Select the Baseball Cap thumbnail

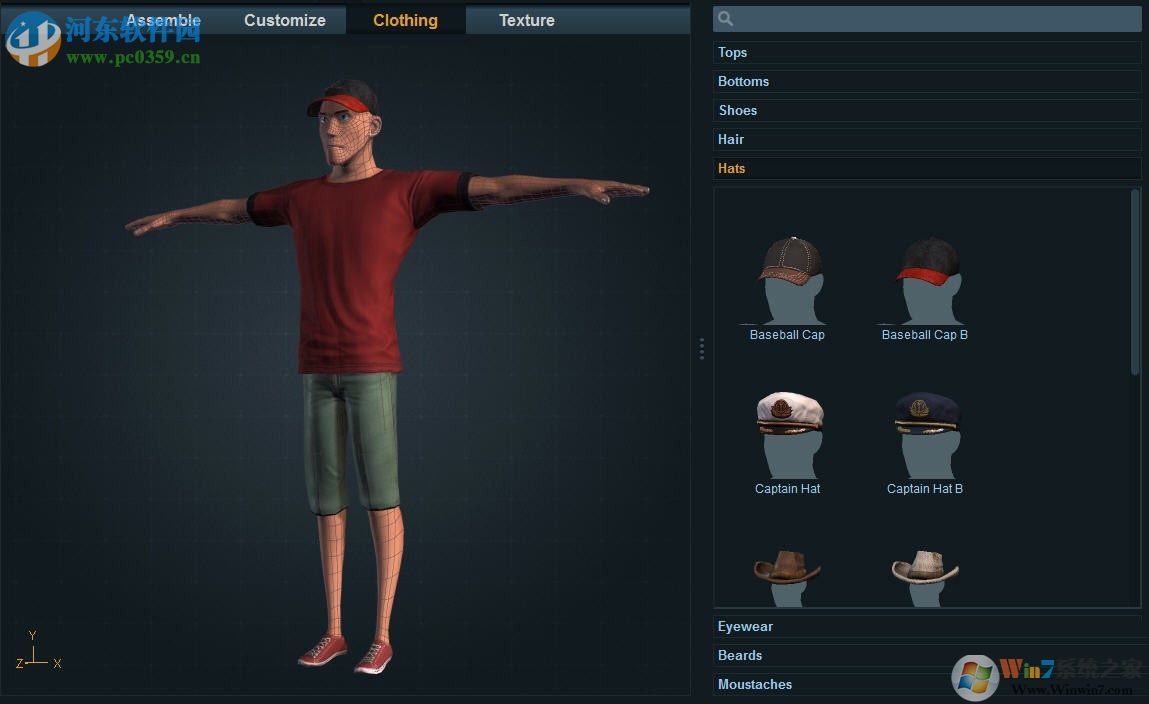pos(789,281)
